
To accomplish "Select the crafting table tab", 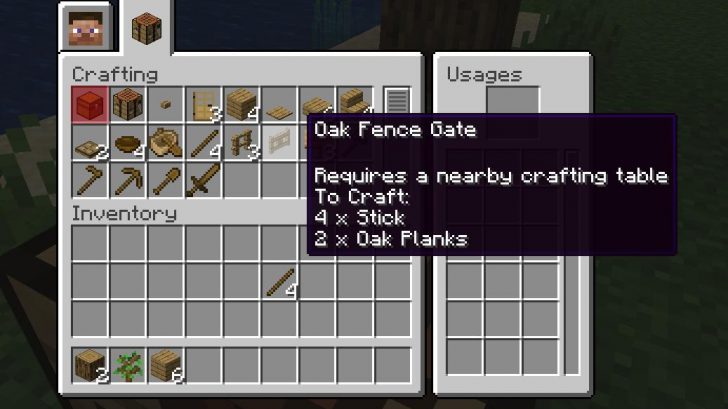I will (x=149, y=28).
